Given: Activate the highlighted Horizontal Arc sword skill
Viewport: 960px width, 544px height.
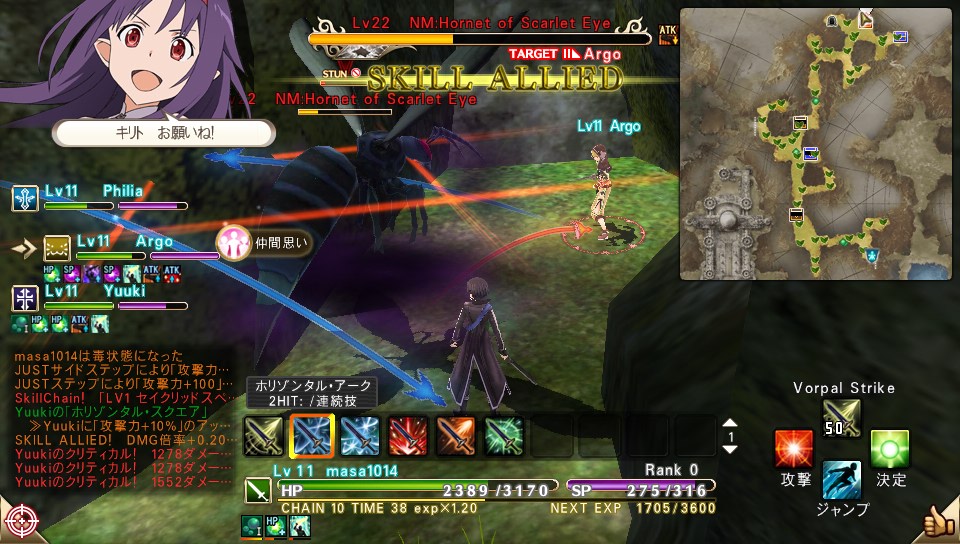Looking at the screenshot, I should point(310,436).
